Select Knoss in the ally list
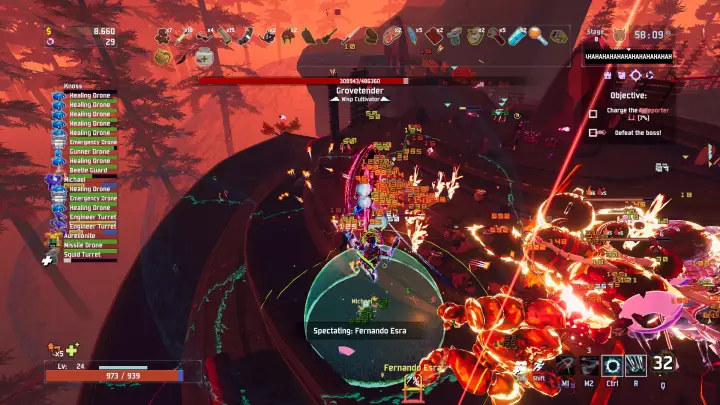The width and height of the screenshot is (720, 405). point(72,87)
